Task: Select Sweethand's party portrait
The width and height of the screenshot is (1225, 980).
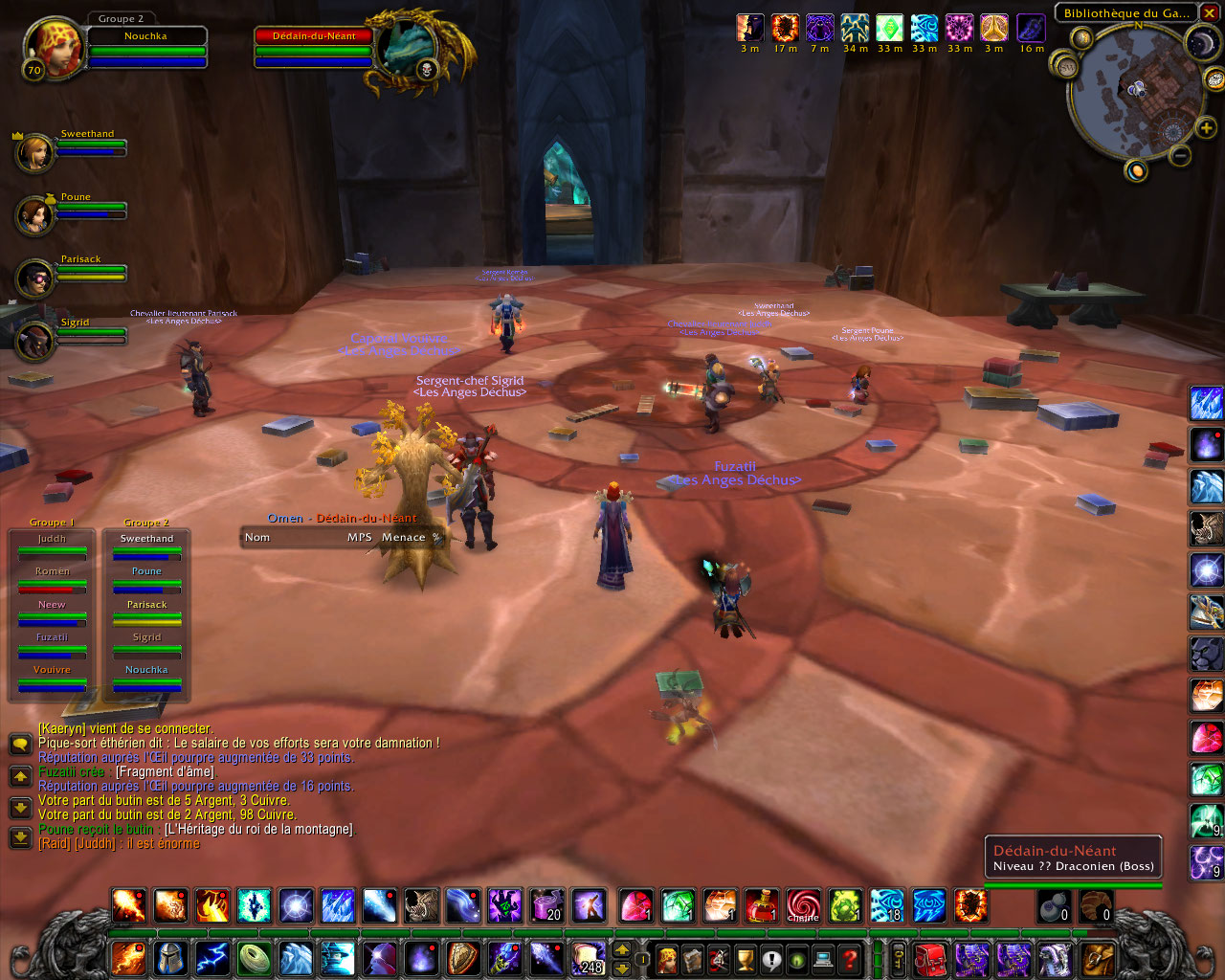Action: tap(34, 151)
